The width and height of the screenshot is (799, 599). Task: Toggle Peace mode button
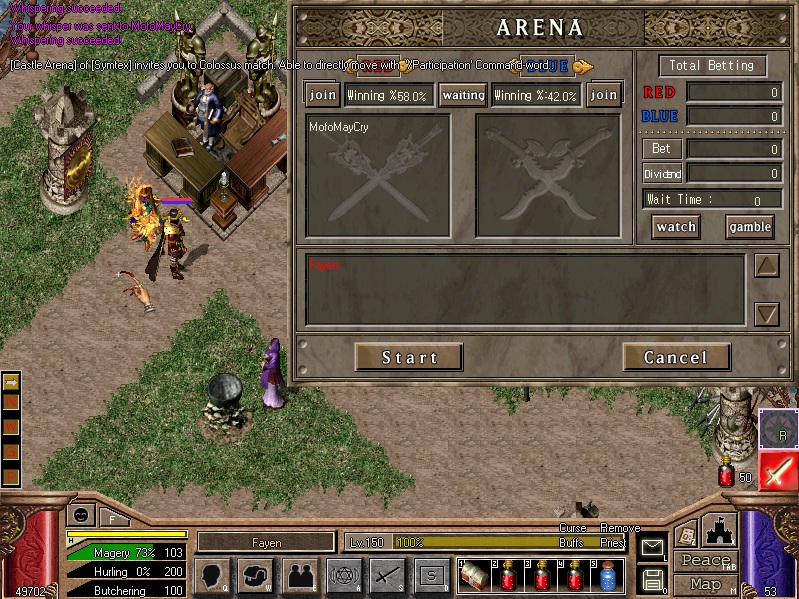point(706,560)
